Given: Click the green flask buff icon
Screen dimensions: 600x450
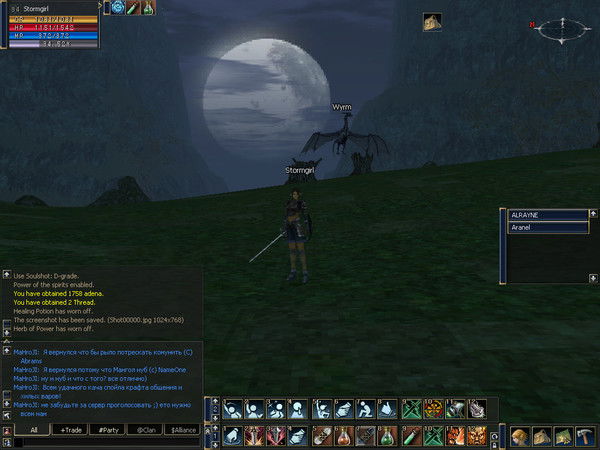Looking at the screenshot, I should pos(148,8).
